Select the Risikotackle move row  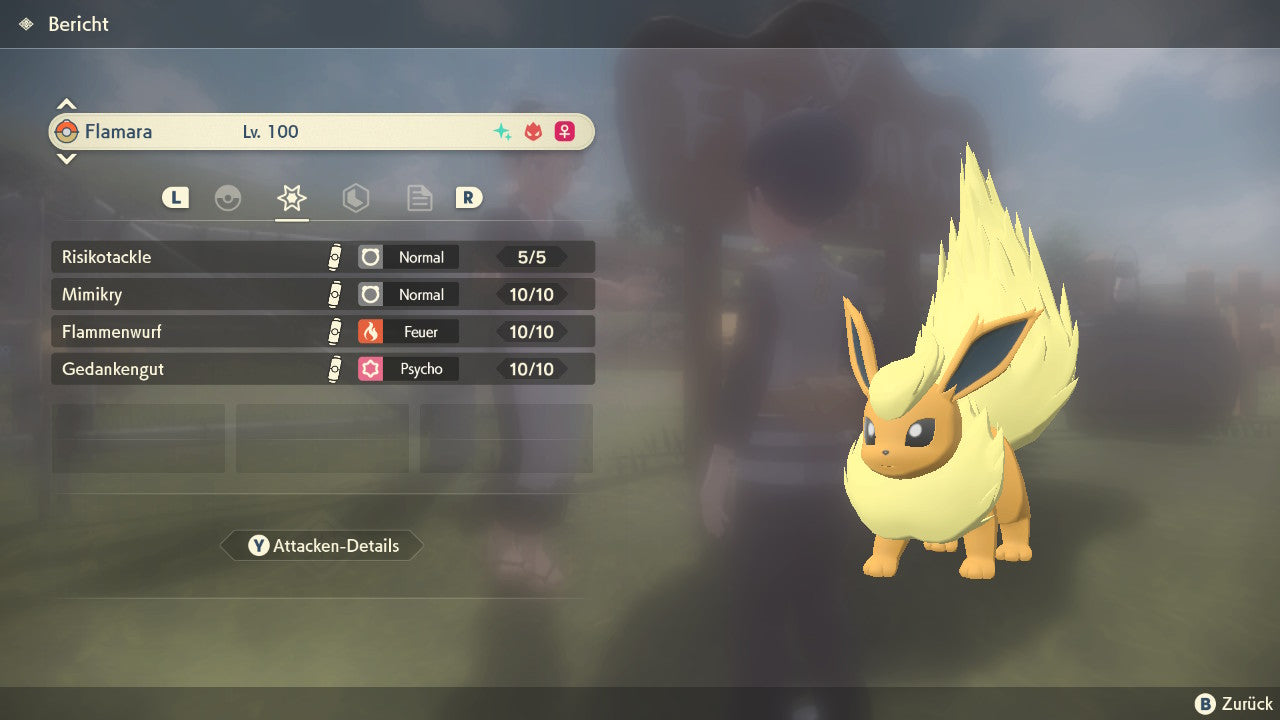coord(322,257)
